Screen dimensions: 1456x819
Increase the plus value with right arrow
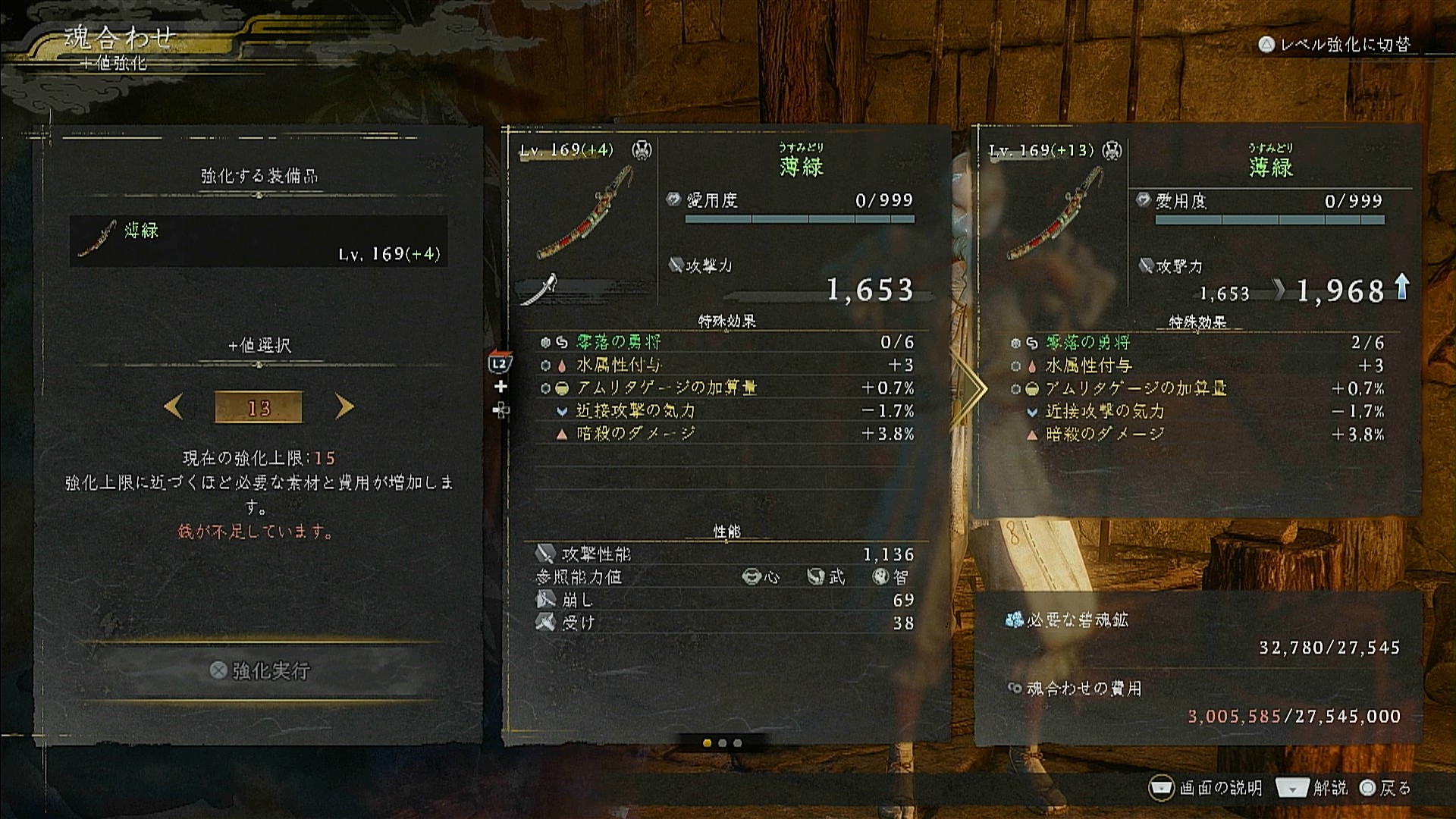coord(344,408)
